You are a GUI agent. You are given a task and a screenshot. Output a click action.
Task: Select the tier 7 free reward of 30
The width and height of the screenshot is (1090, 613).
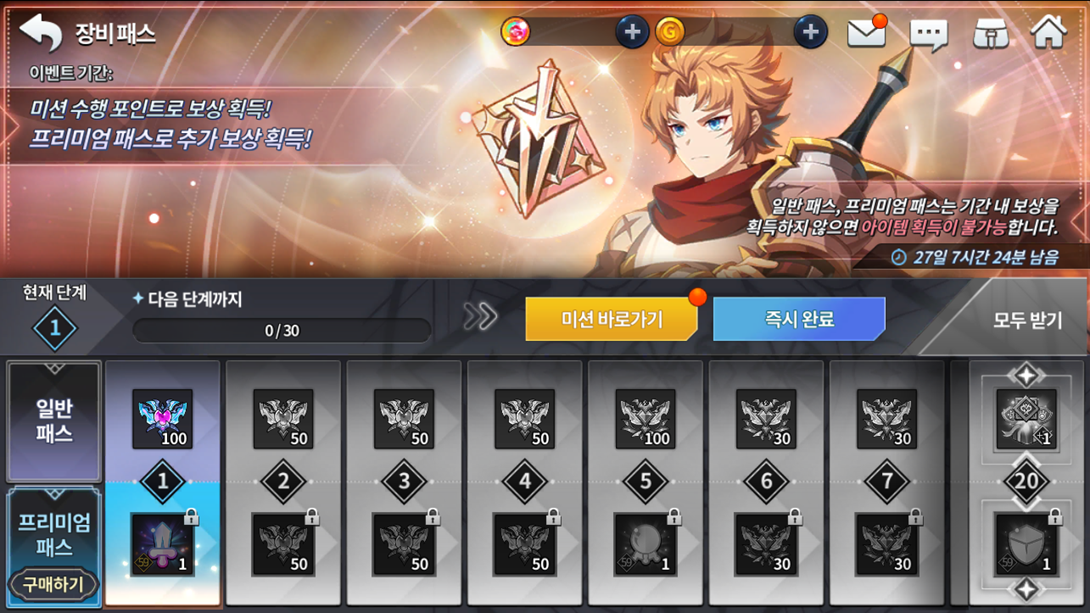coord(887,419)
